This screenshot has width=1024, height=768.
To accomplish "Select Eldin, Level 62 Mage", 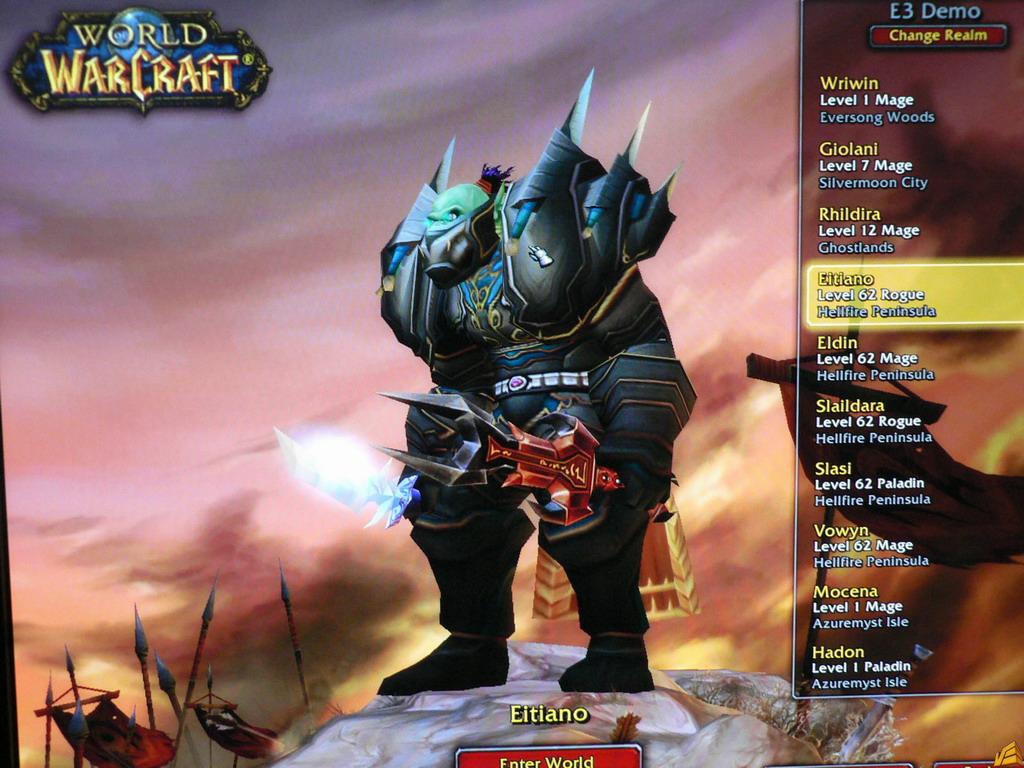I will 876,358.
